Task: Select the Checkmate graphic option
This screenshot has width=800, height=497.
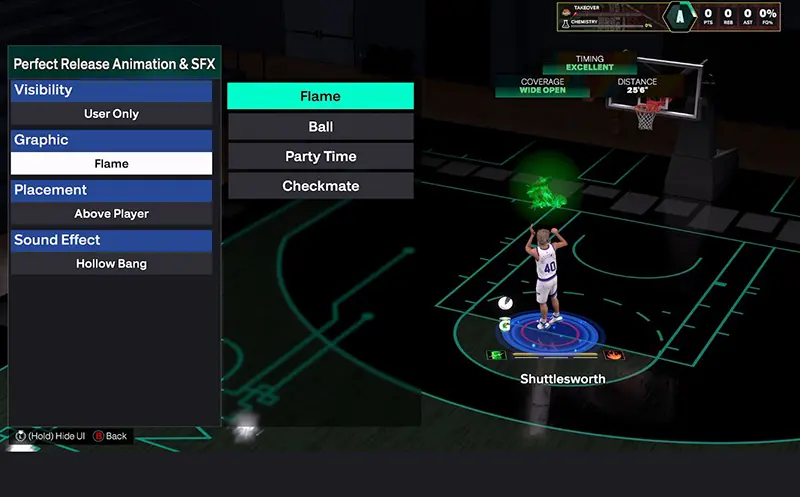Action: click(320, 186)
